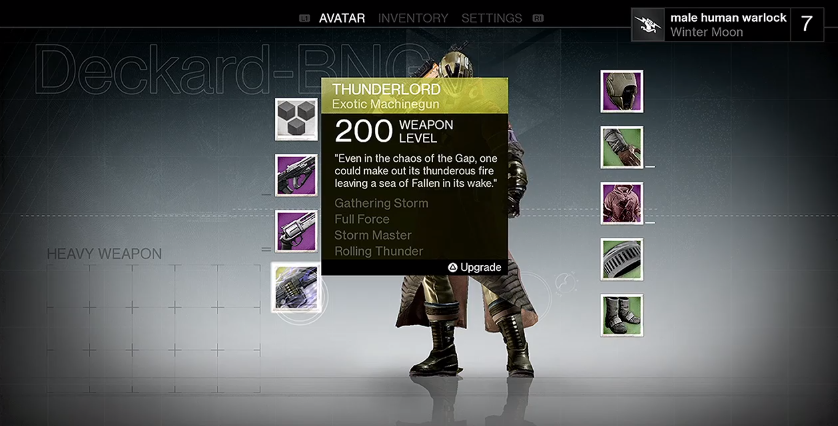838x426 pixels.
Task: Open the Settings tab
Action: click(491, 18)
